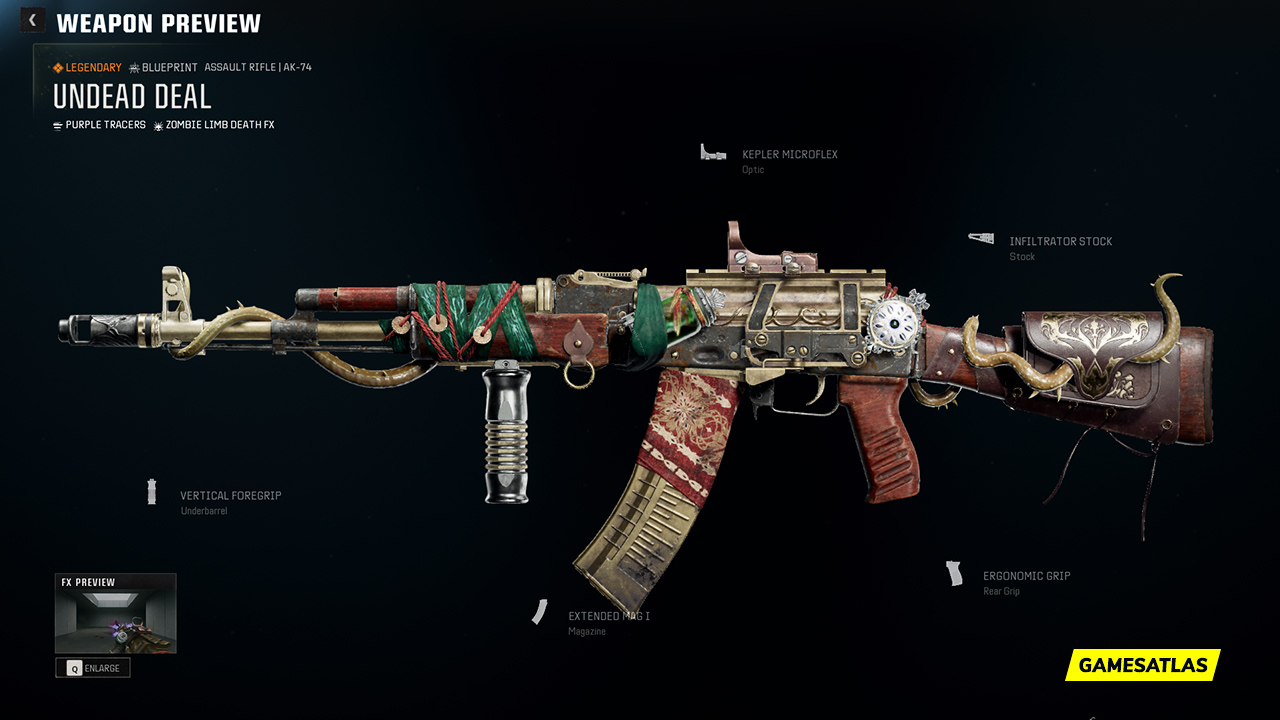Go back using the top-left arrow
The image size is (1280, 720).
click(32, 20)
